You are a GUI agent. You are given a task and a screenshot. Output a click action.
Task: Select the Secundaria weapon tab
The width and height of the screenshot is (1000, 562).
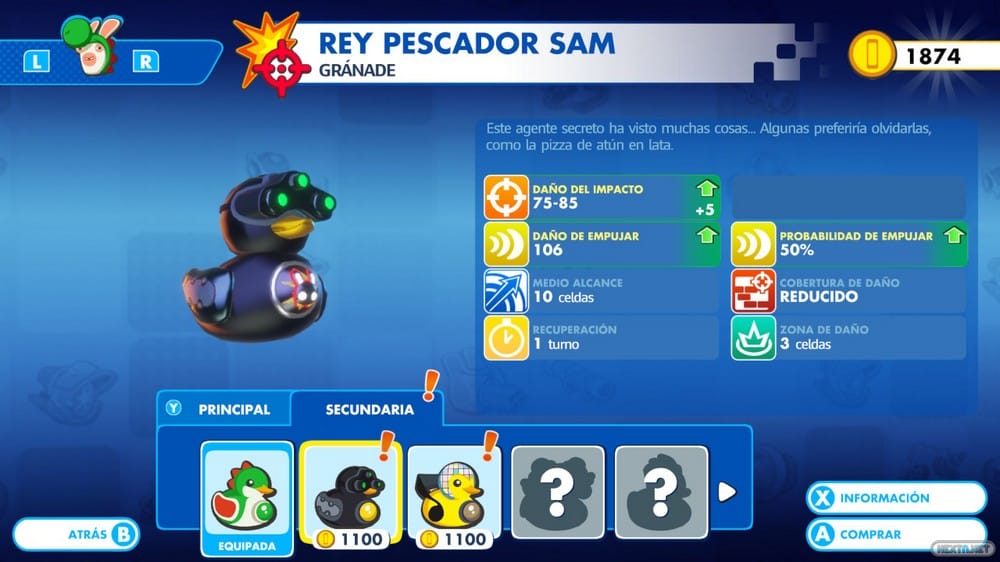(369, 409)
